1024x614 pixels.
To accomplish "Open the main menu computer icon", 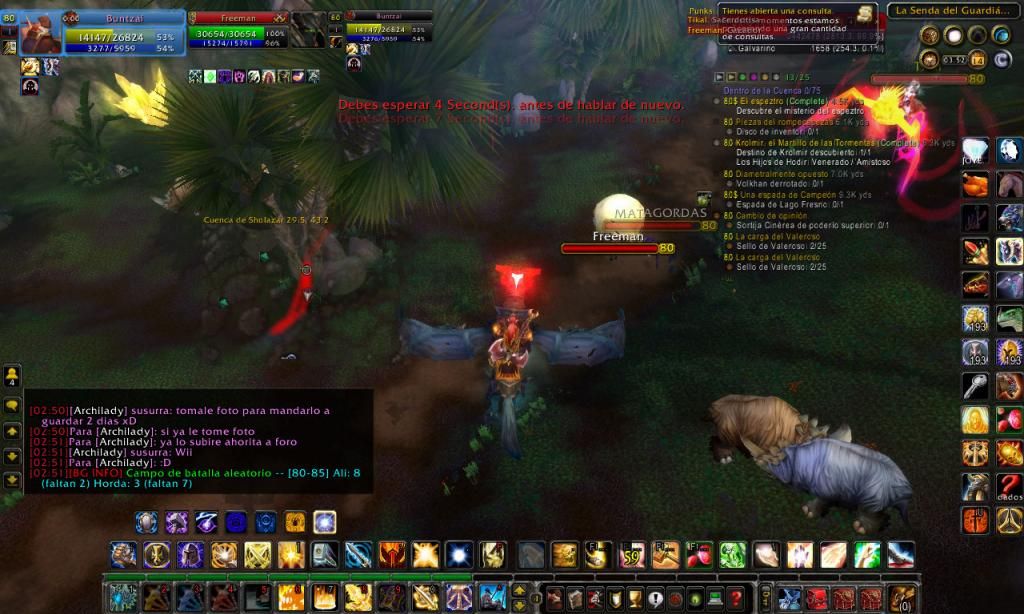I will pos(715,598).
